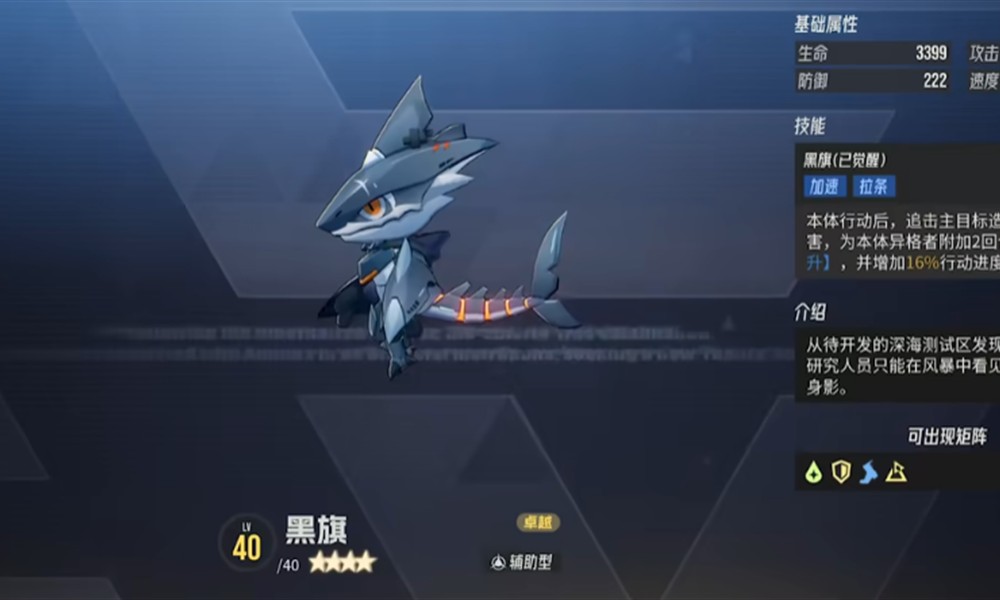The height and width of the screenshot is (600, 1000).
Task: Click the 卓越 rarity tag
Action: 538,523
